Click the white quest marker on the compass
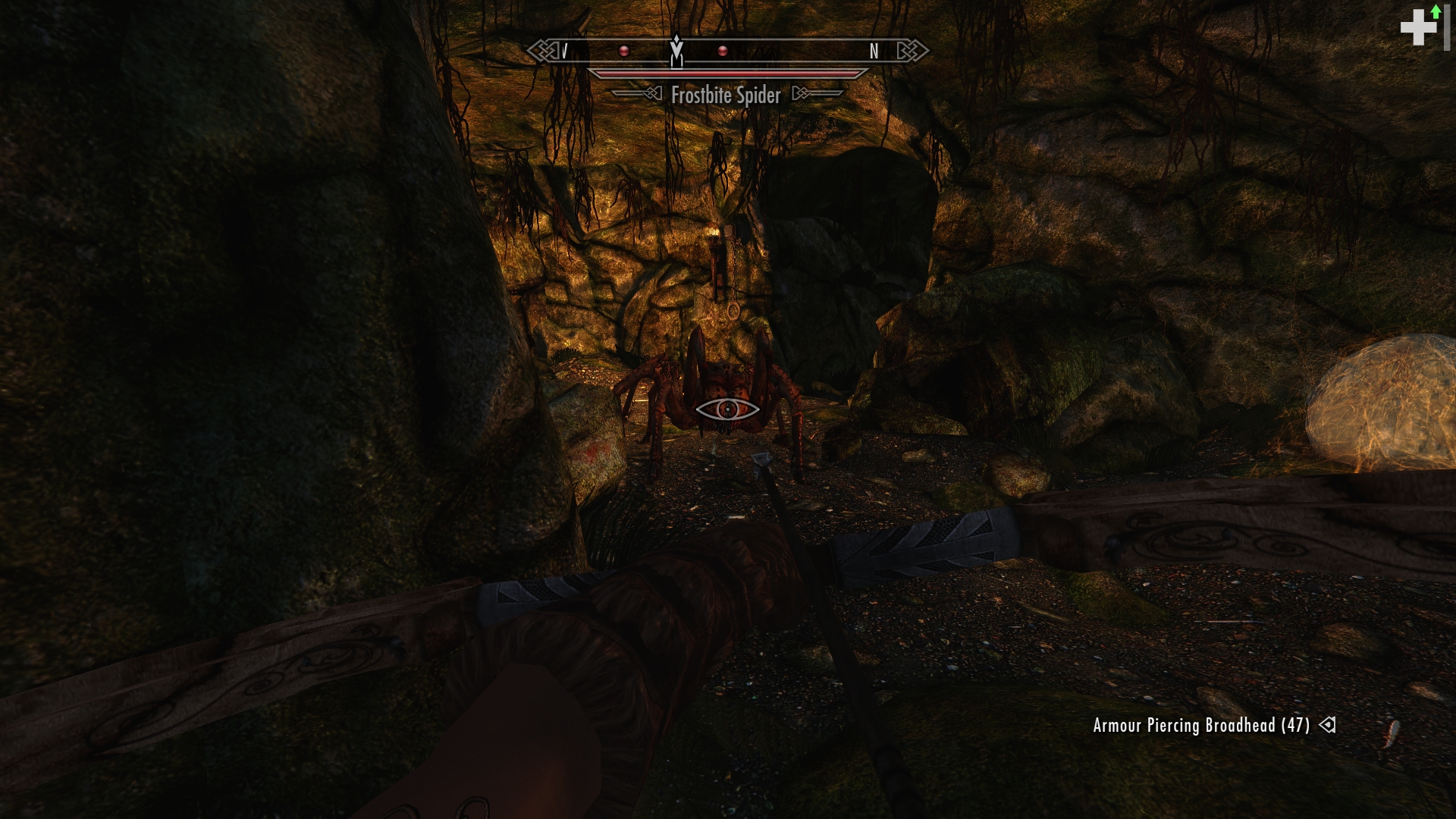Image resolution: width=1456 pixels, height=819 pixels. [x=676, y=51]
